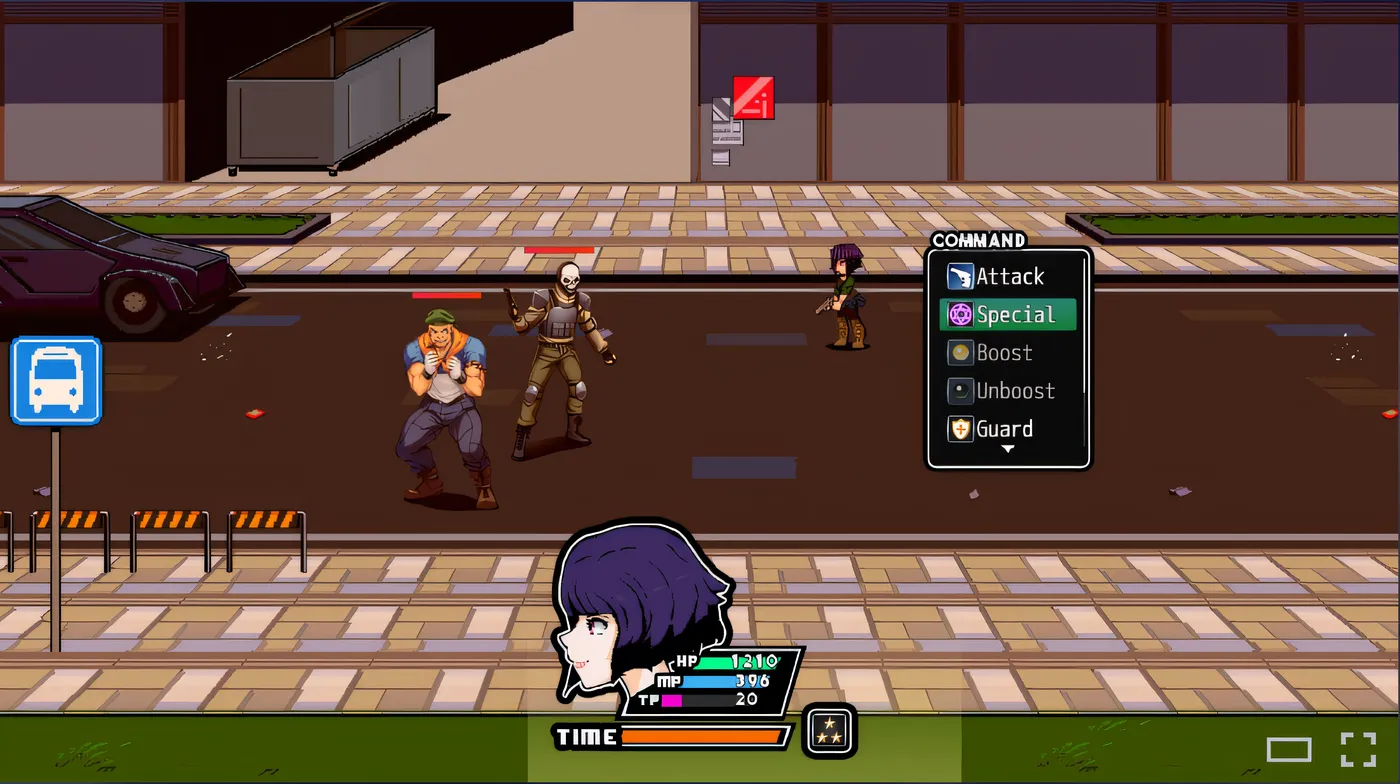1400x784 pixels.
Task: Expand the command list via the down arrow
Action: coord(1008,450)
